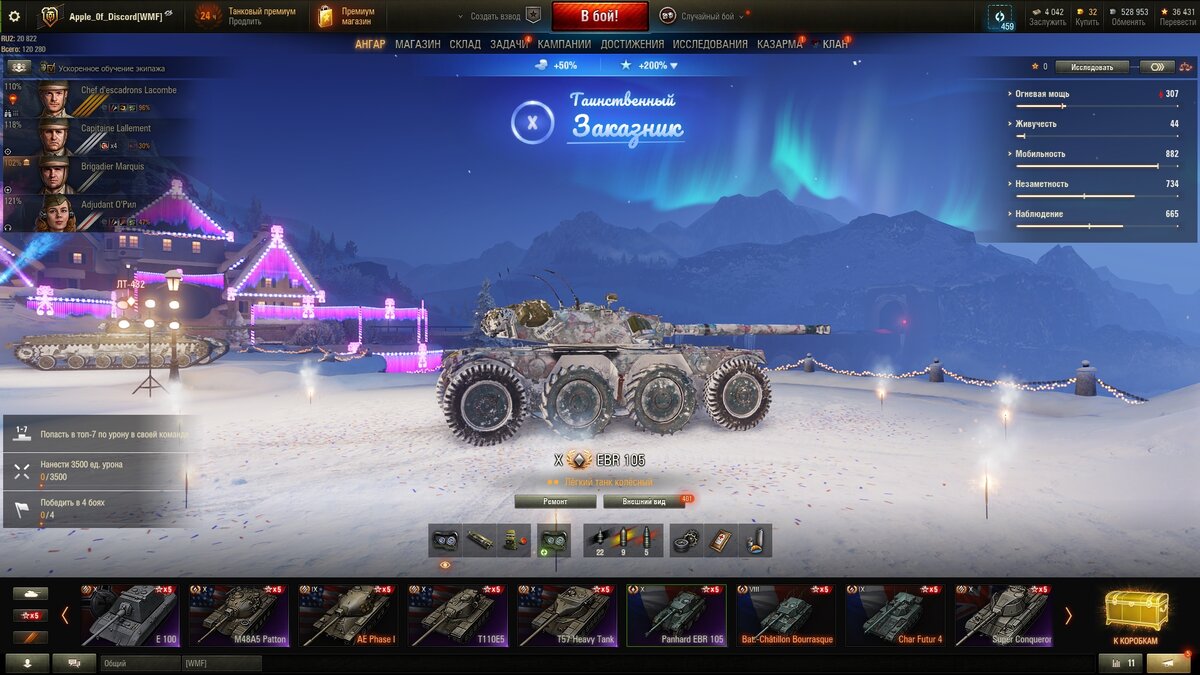Select the E 100 tank in carousel
Viewport: 1200px width, 675px height.
[x=130, y=616]
